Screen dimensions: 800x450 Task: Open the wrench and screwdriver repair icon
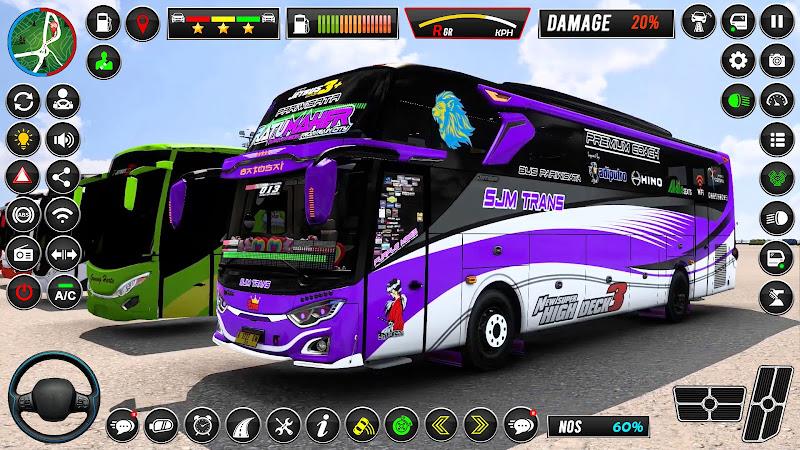pos(279,423)
